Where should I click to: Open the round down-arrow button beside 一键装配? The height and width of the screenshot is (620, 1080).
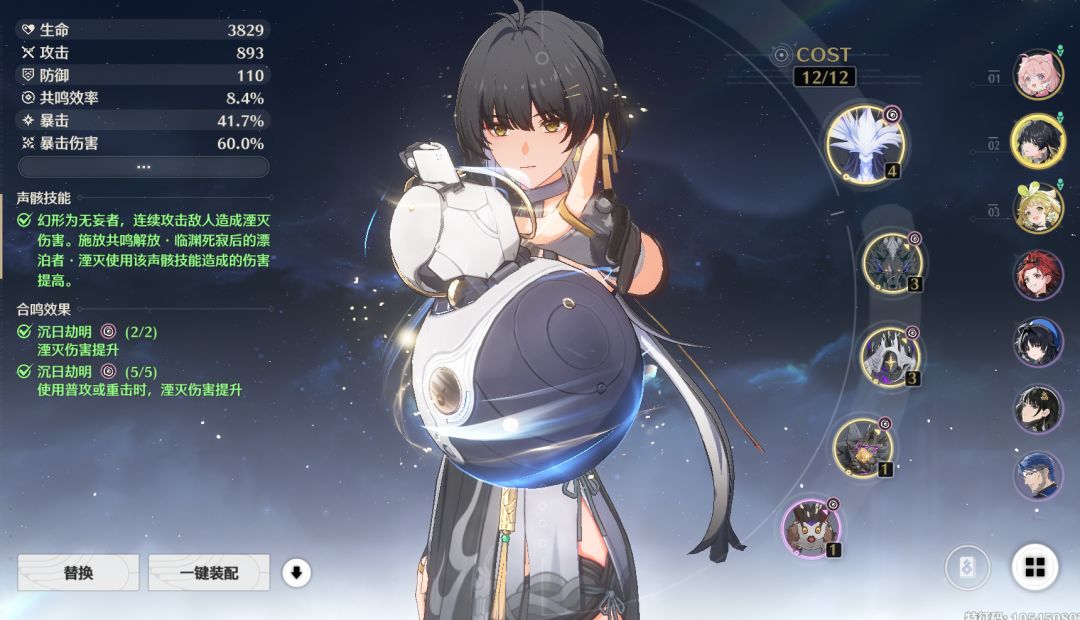click(297, 573)
